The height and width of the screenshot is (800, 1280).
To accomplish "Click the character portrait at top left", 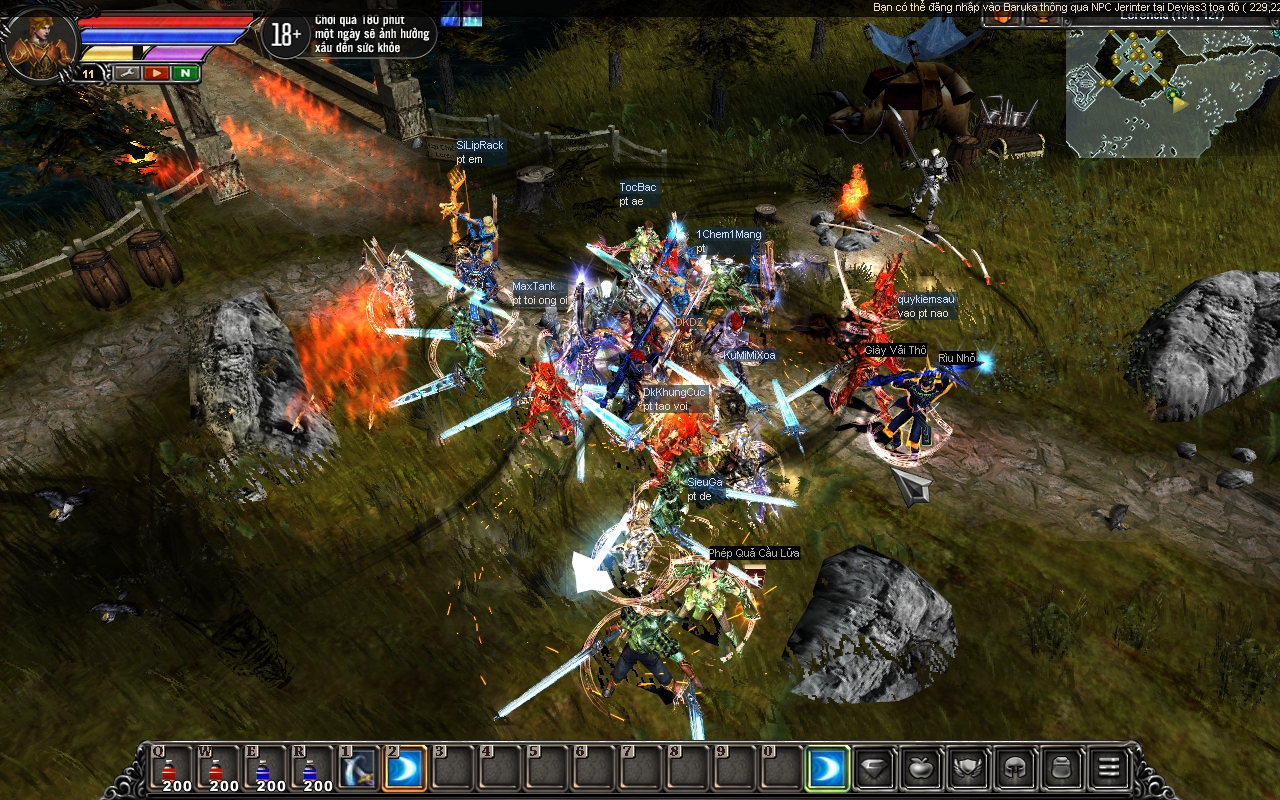I will [38, 40].
